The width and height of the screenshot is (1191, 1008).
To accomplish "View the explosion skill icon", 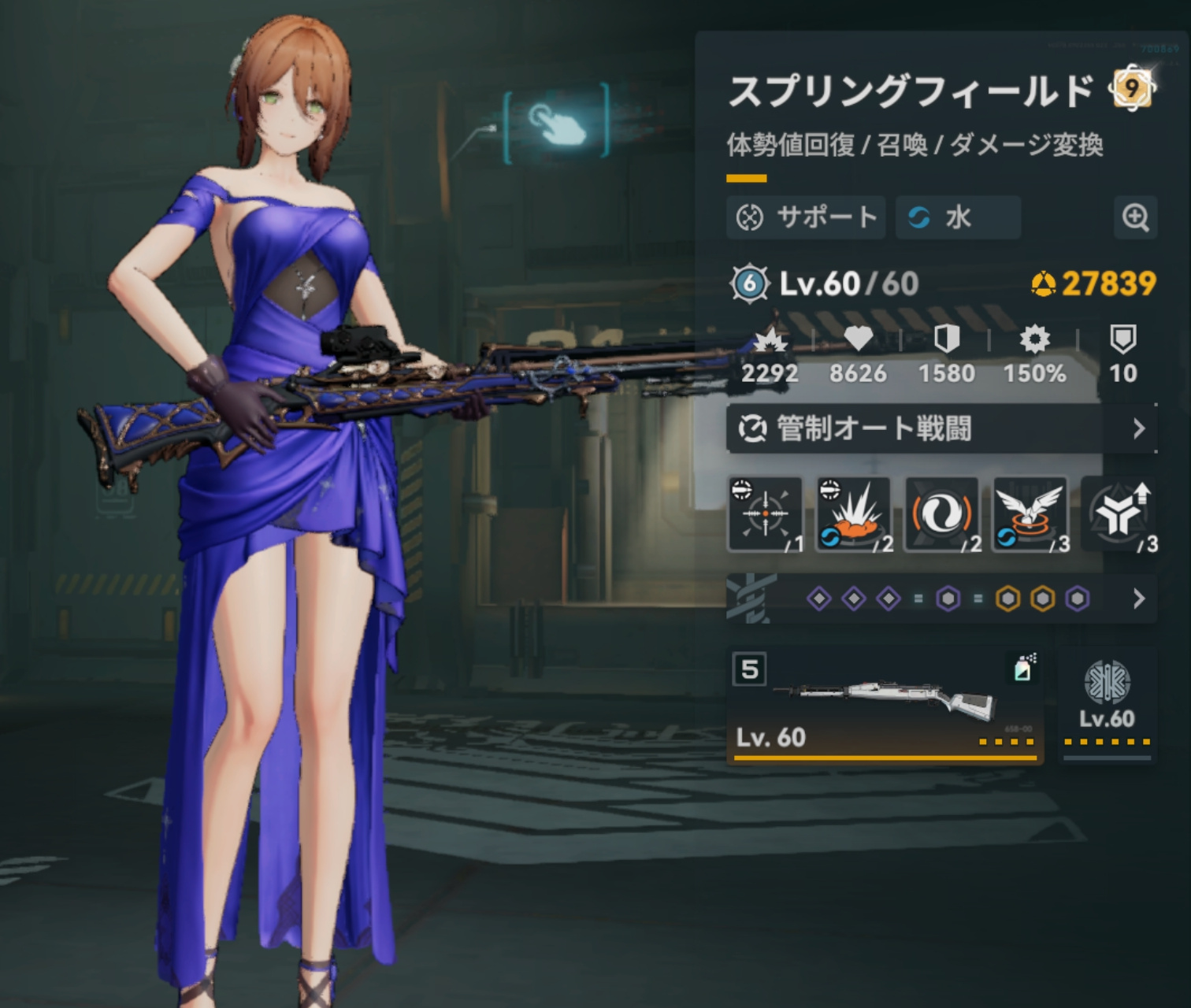I will click(853, 514).
